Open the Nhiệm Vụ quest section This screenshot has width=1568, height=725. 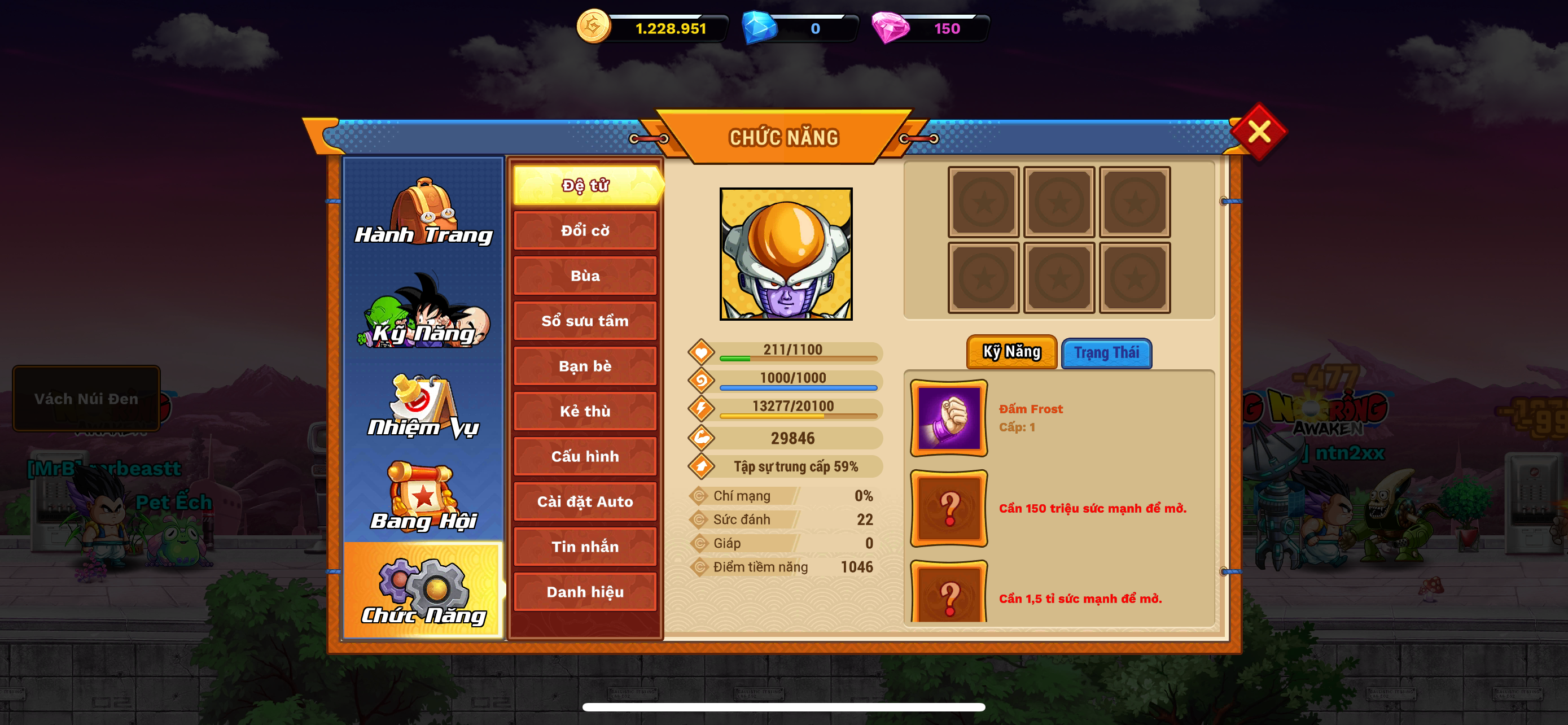pos(424,407)
